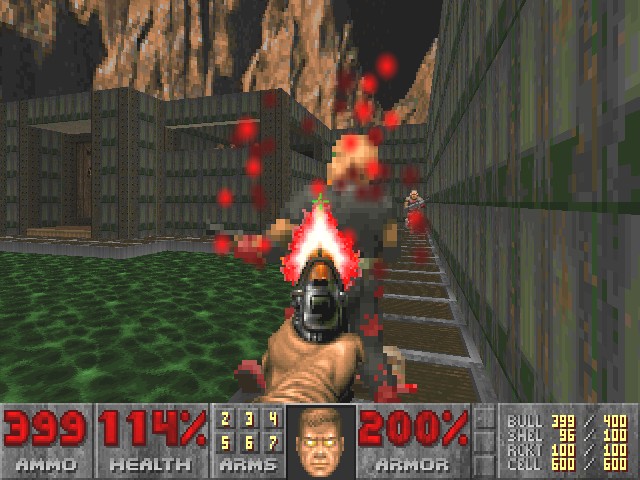
Task: Select weapon slot 3 in ARMS panel
Action: tap(250, 419)
